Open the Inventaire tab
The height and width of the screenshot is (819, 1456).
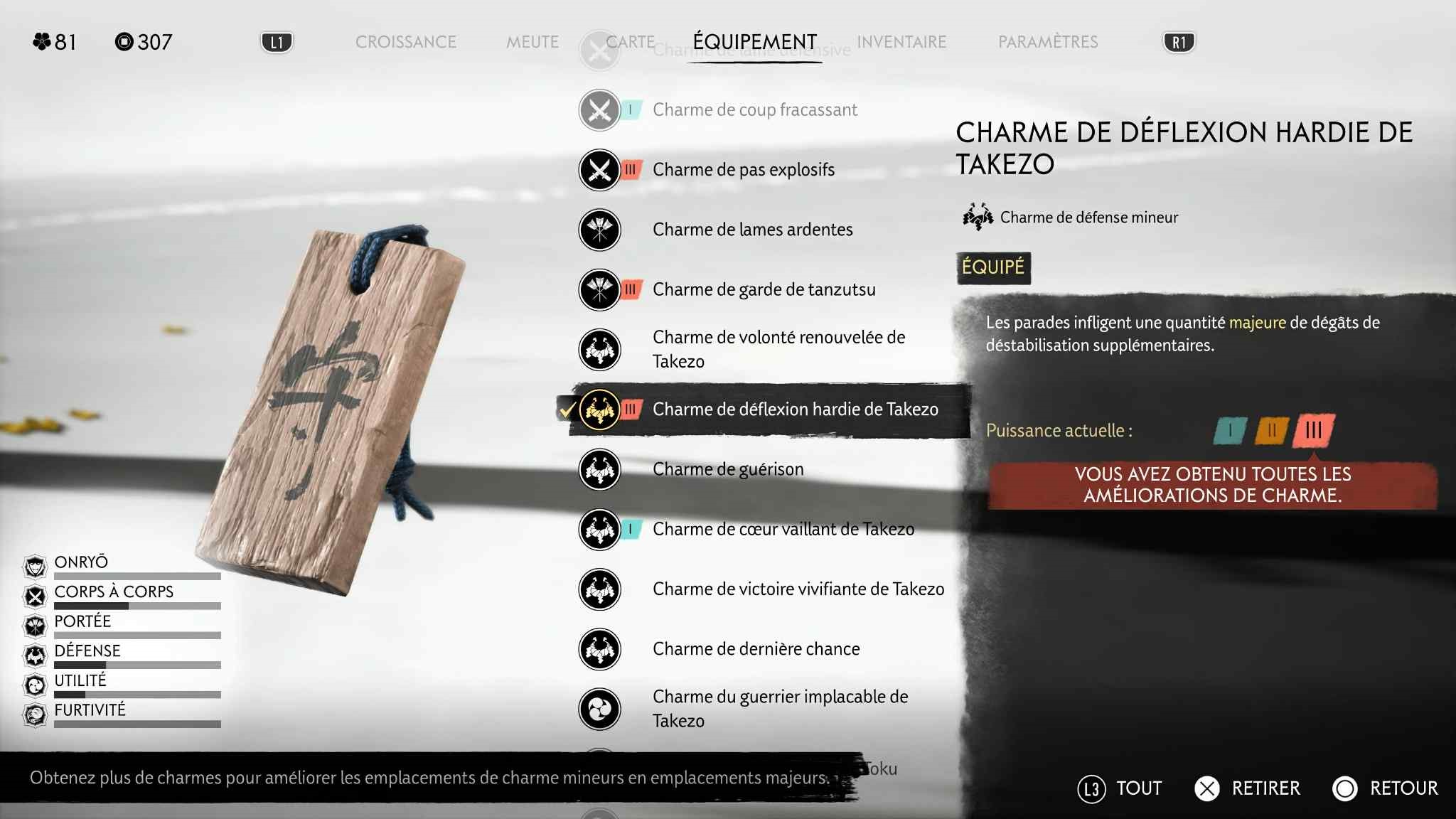pos(901,42)
